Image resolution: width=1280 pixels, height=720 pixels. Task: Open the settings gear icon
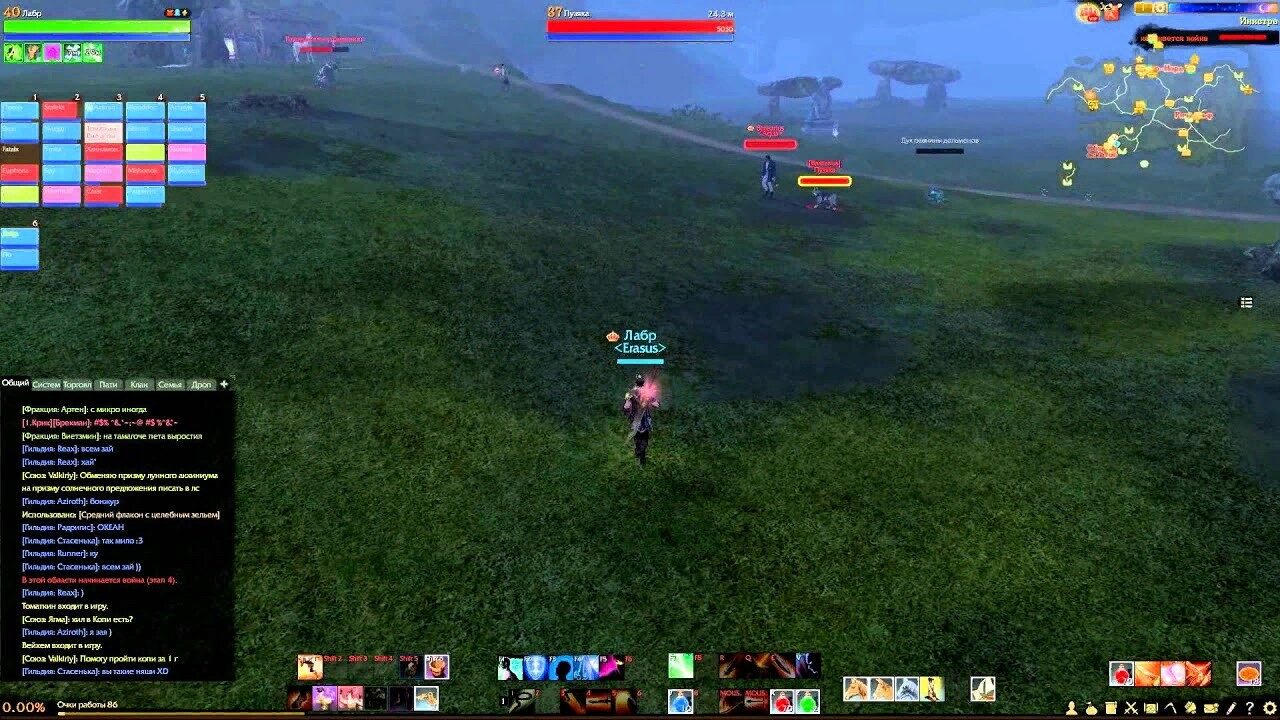(x=1269, y=709)
